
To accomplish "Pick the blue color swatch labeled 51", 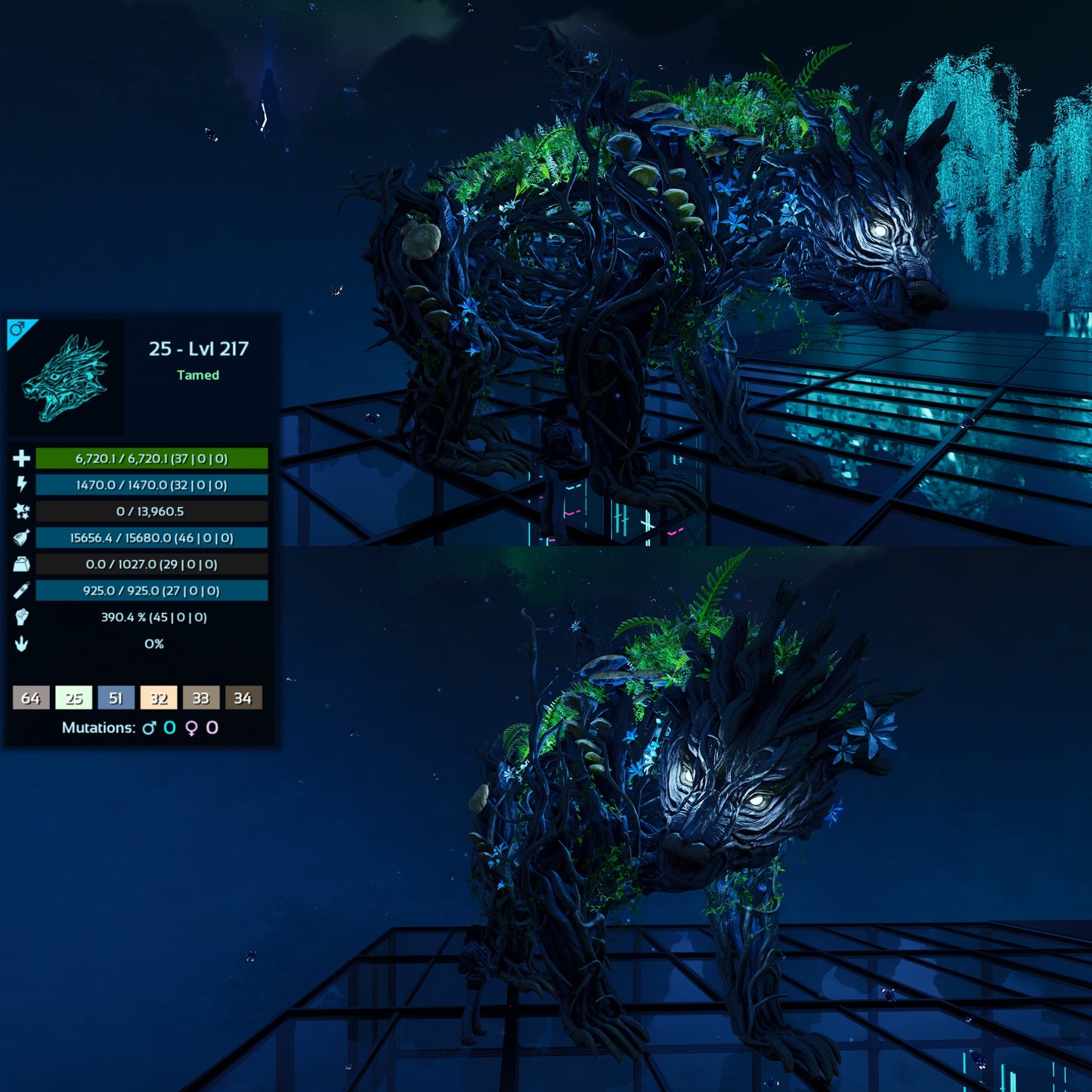I will click(116, 698).
